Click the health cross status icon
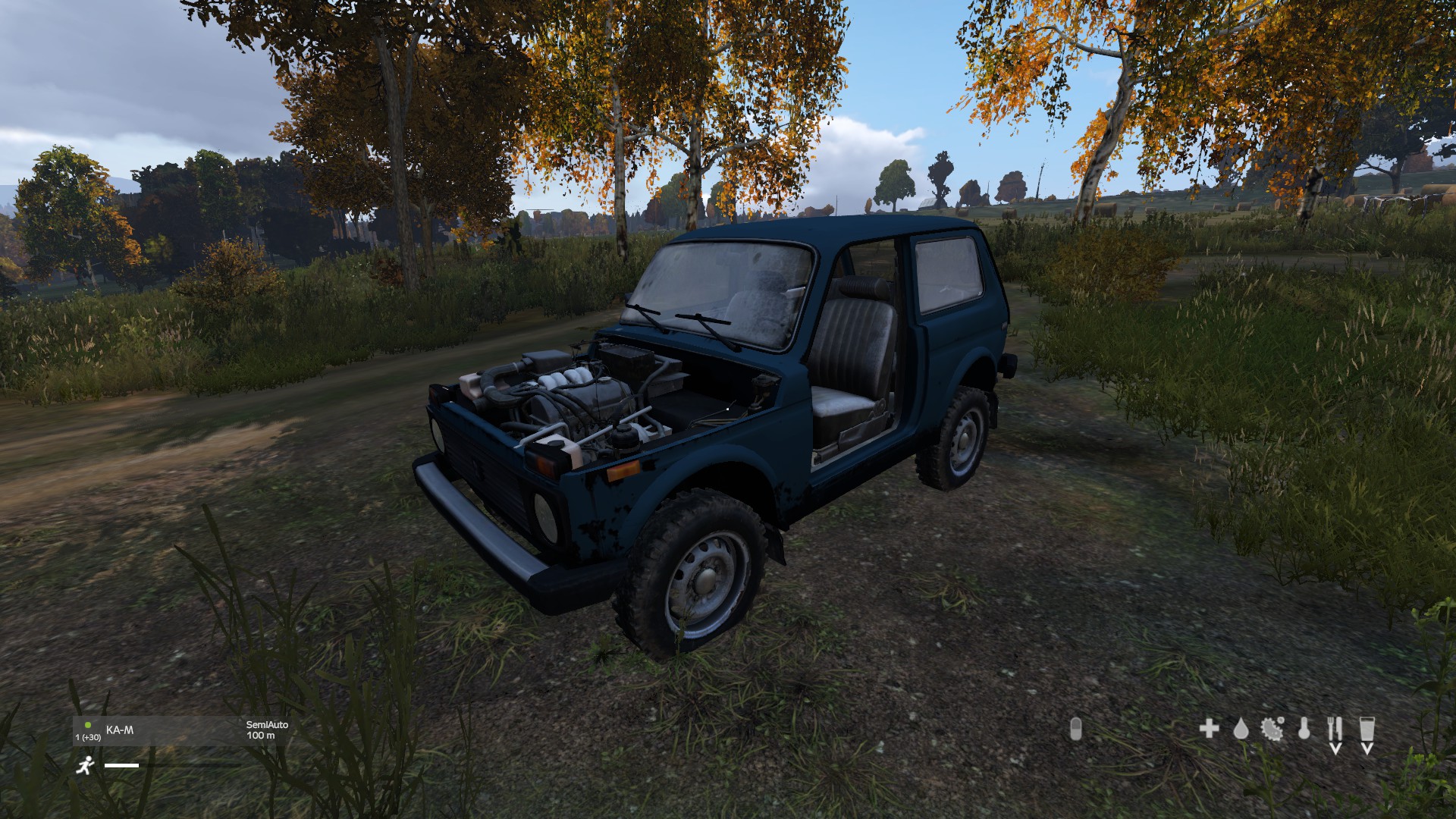The width and height of the screenshot is (1456, 819). click(1210, 730)
